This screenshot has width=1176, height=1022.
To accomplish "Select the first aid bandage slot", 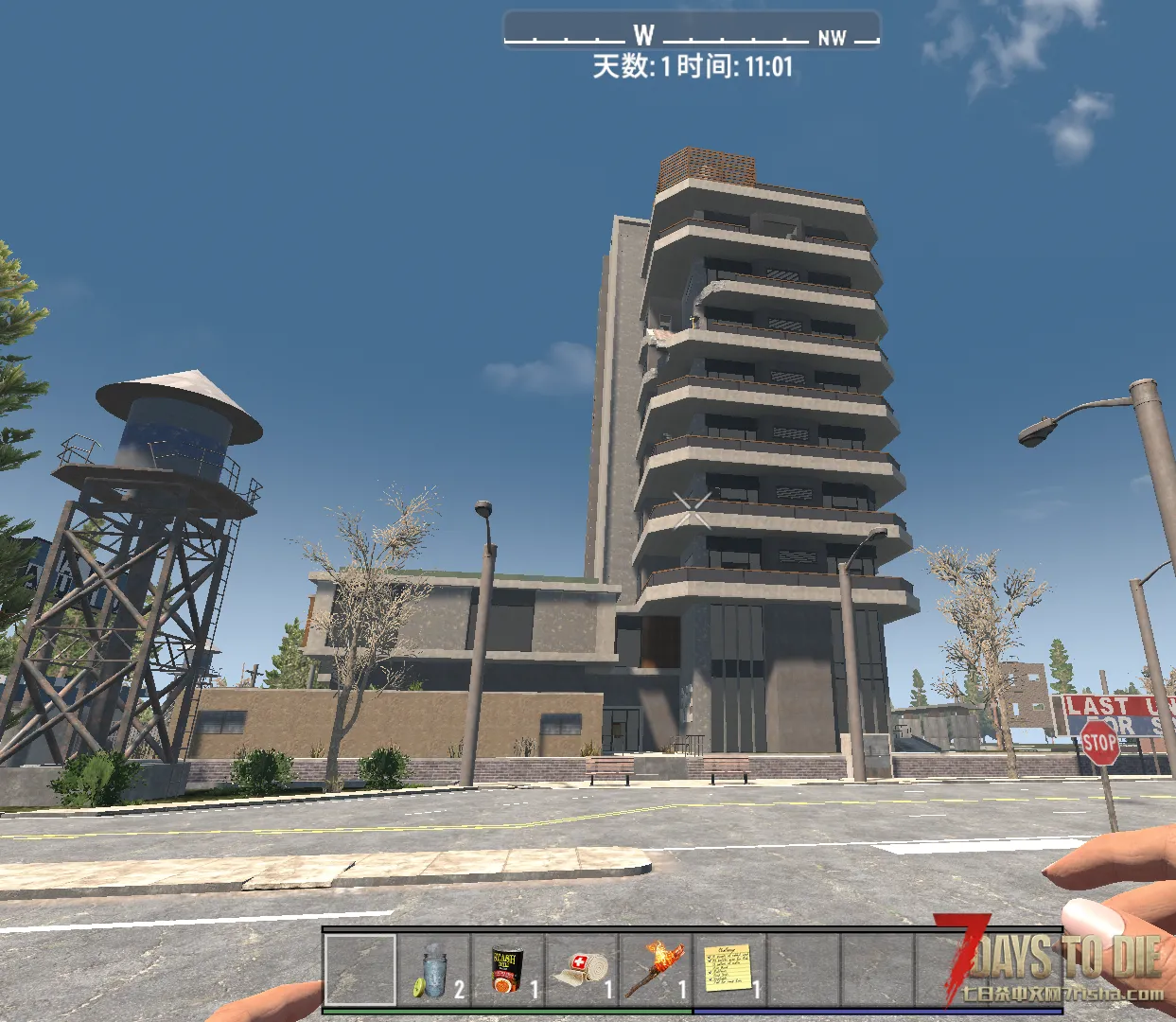I will [582, 970].
